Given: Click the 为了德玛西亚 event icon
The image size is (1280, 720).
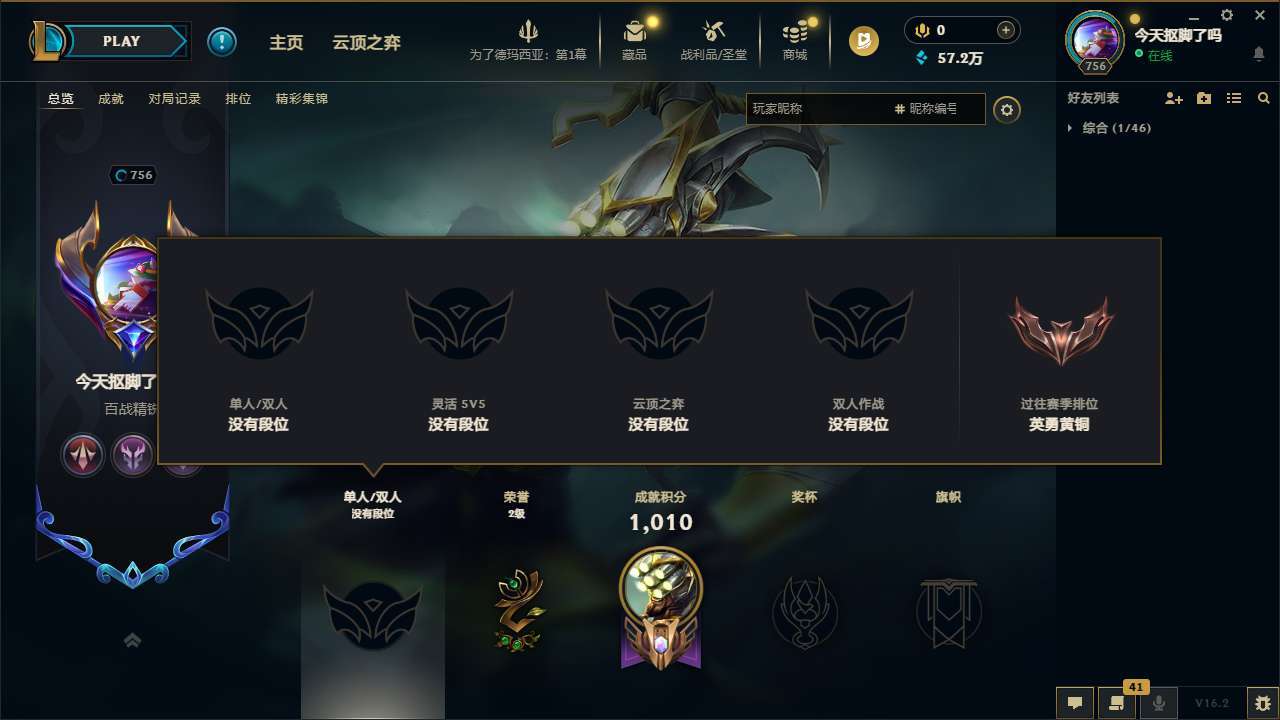Looking at the screenshot, I should 529,30.
